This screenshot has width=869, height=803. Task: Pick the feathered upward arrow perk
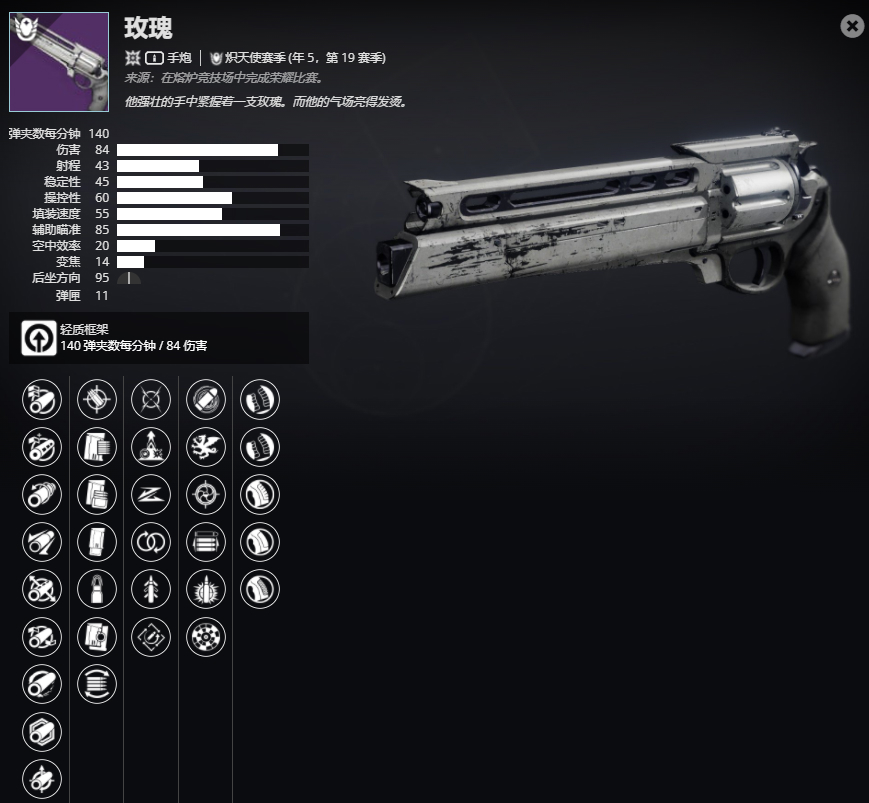151,590
